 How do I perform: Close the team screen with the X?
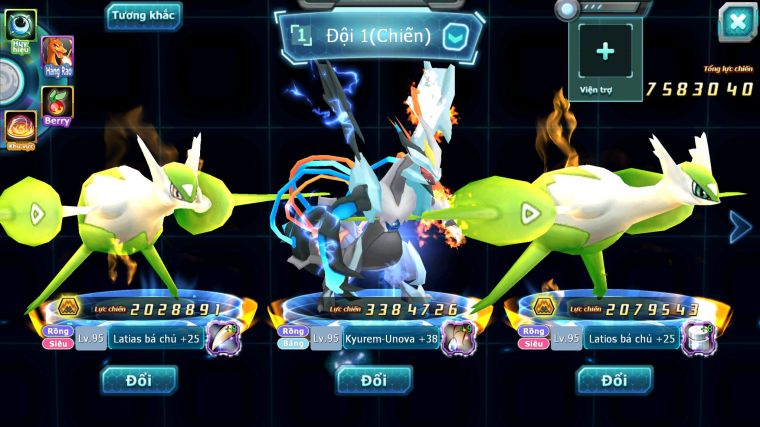[737, 21]
